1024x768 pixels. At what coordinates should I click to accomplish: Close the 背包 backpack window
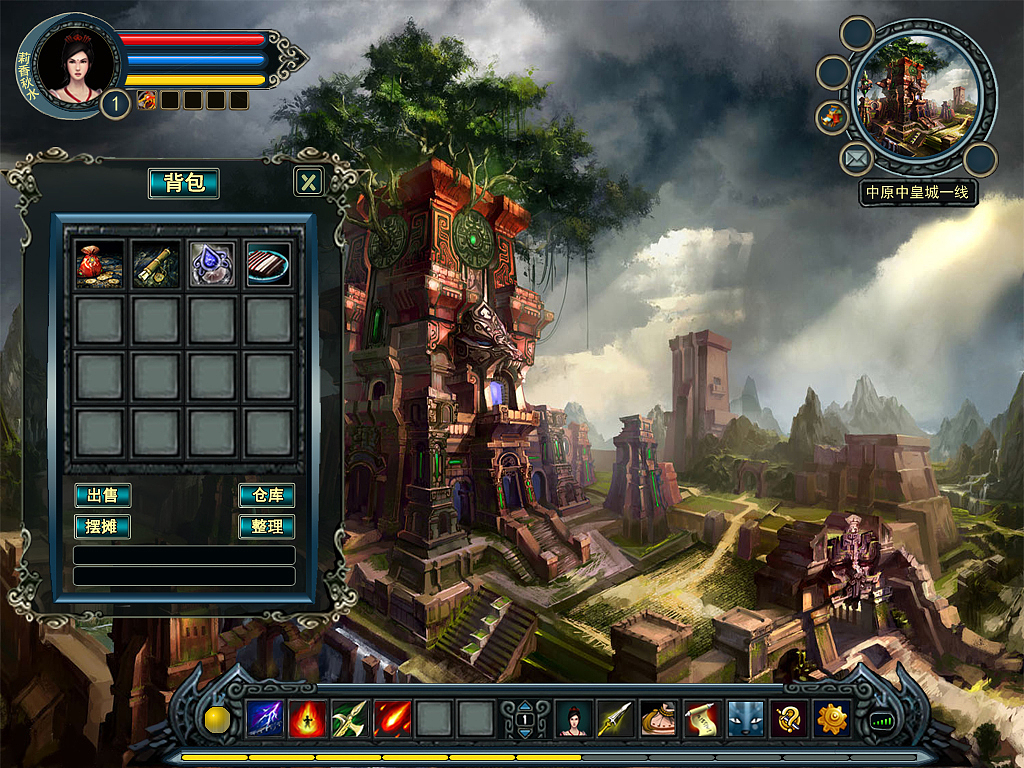309,181
